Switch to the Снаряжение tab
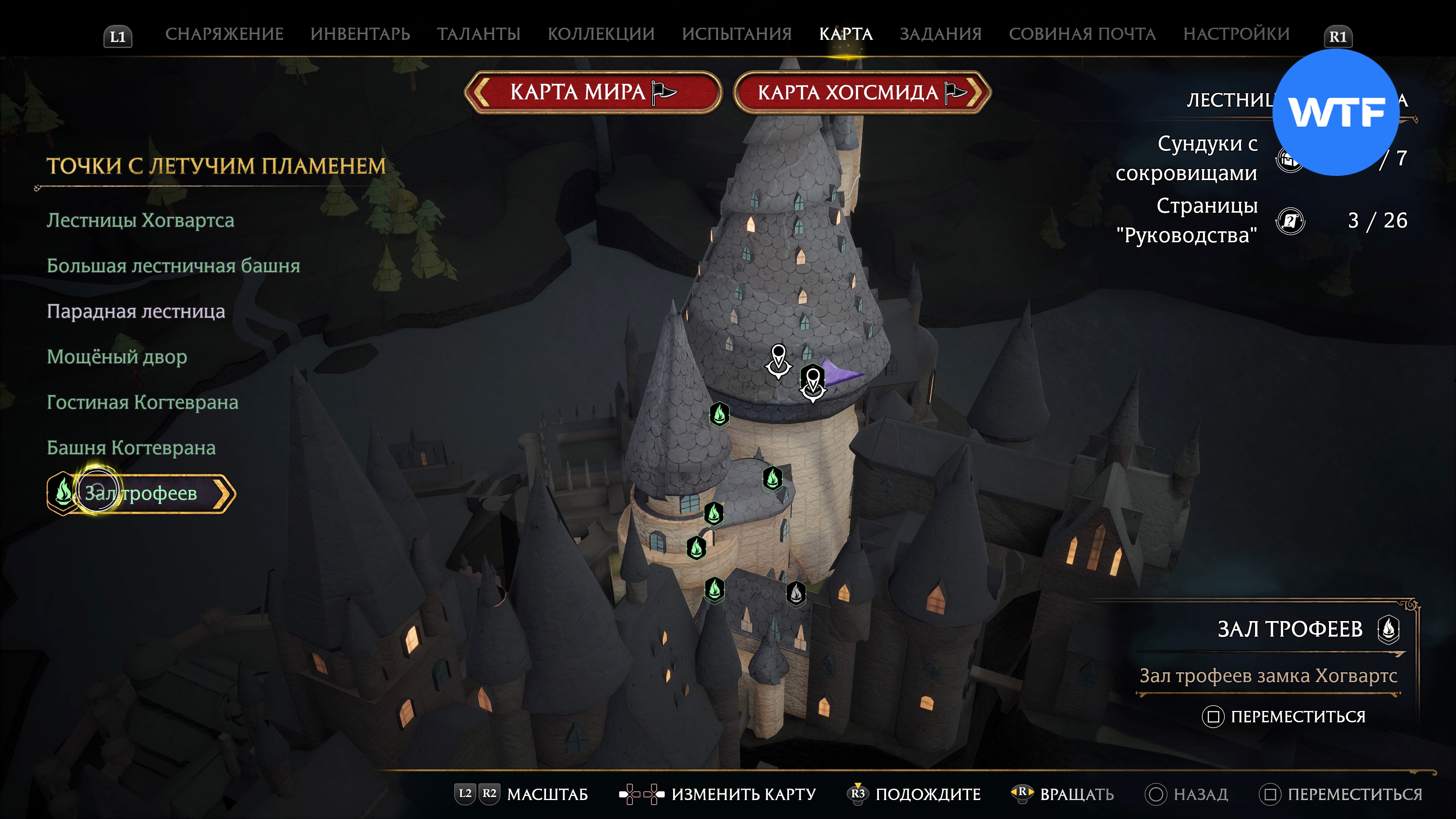1456x819 pixels. (224, 34)
